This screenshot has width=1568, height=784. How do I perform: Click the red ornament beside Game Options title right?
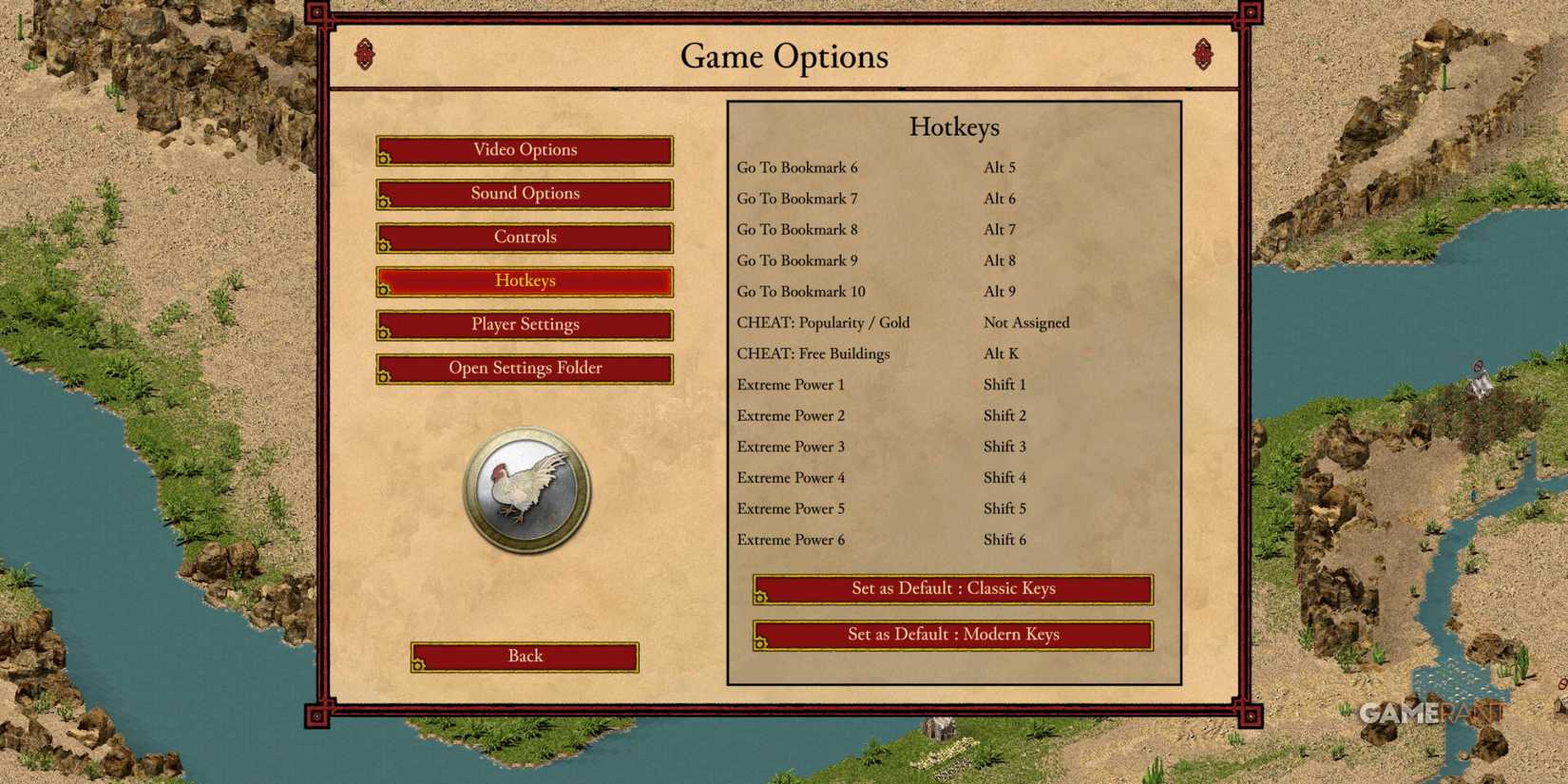tap(1202, 55)
